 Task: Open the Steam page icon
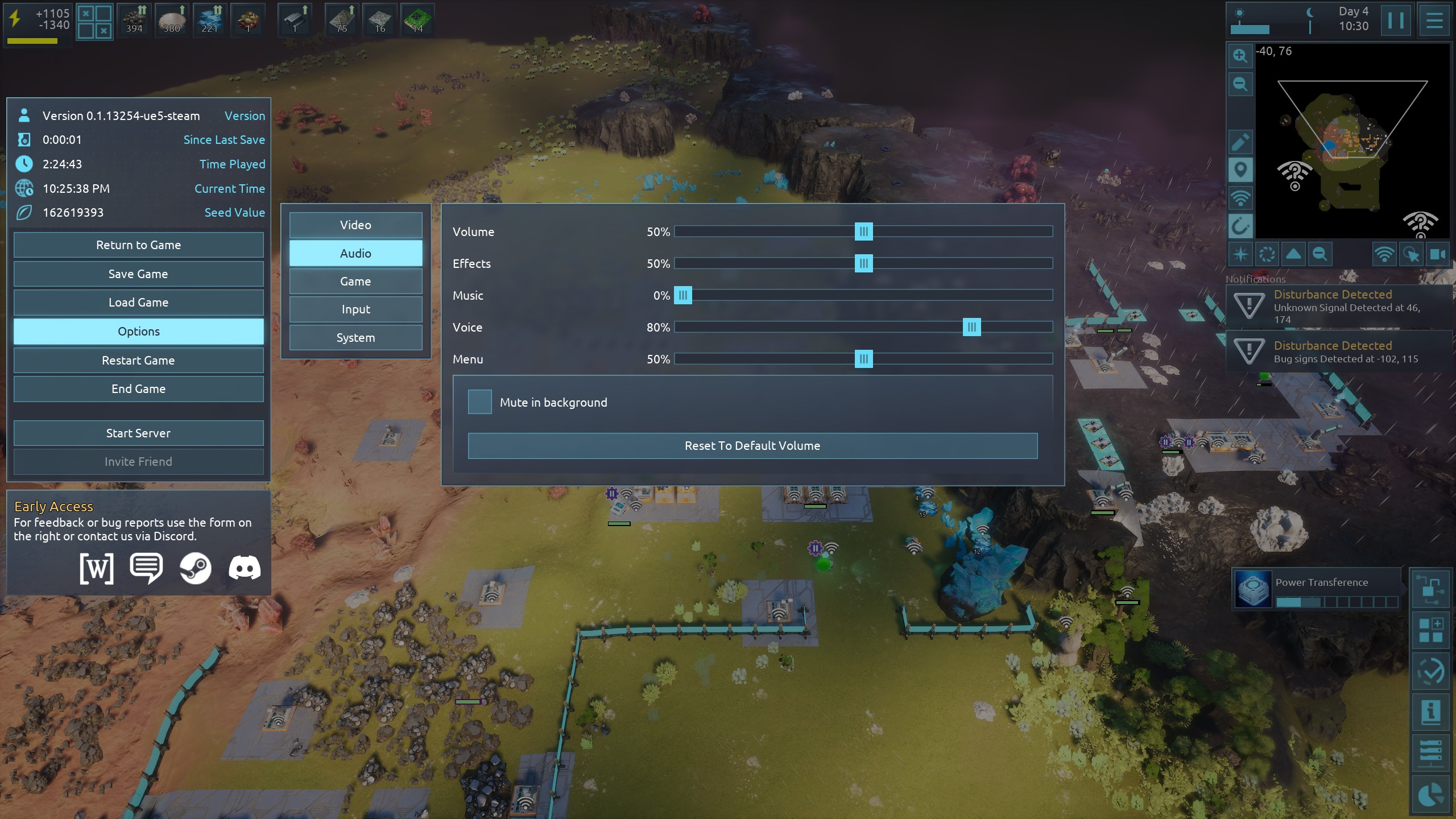[195, 568]
